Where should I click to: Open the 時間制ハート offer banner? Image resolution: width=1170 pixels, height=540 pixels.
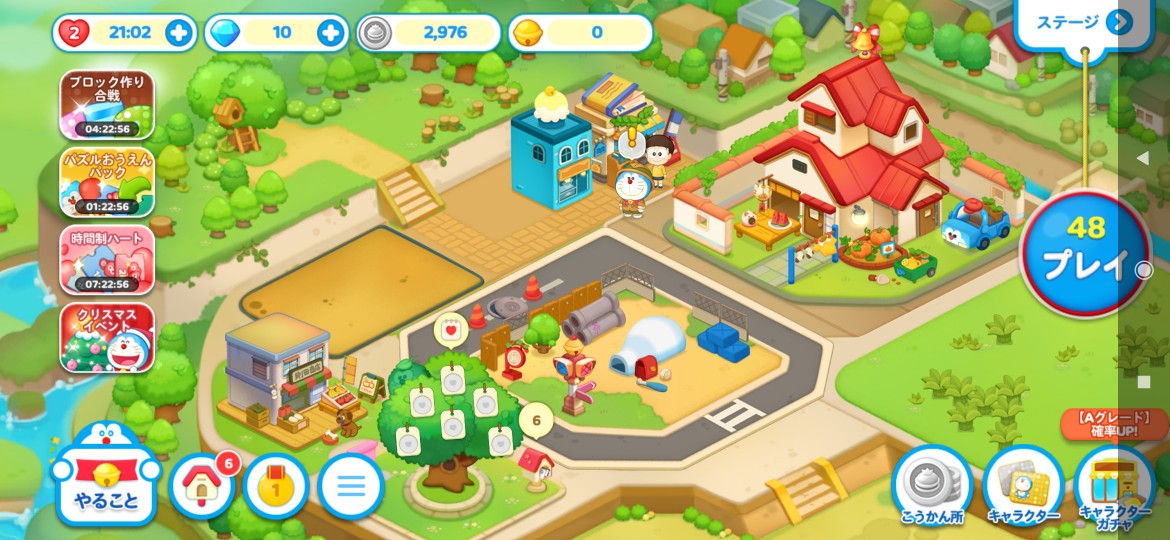point(107,260)
